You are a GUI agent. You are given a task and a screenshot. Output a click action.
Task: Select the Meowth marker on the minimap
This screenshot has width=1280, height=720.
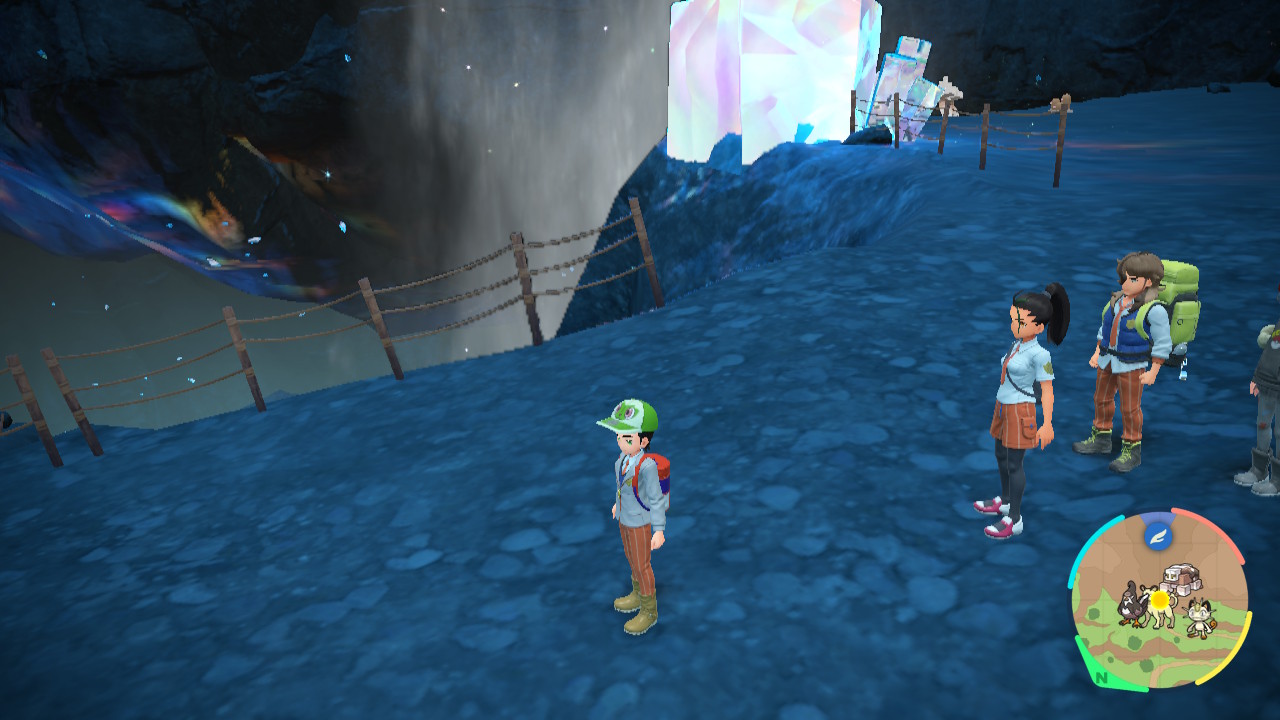1198,617
